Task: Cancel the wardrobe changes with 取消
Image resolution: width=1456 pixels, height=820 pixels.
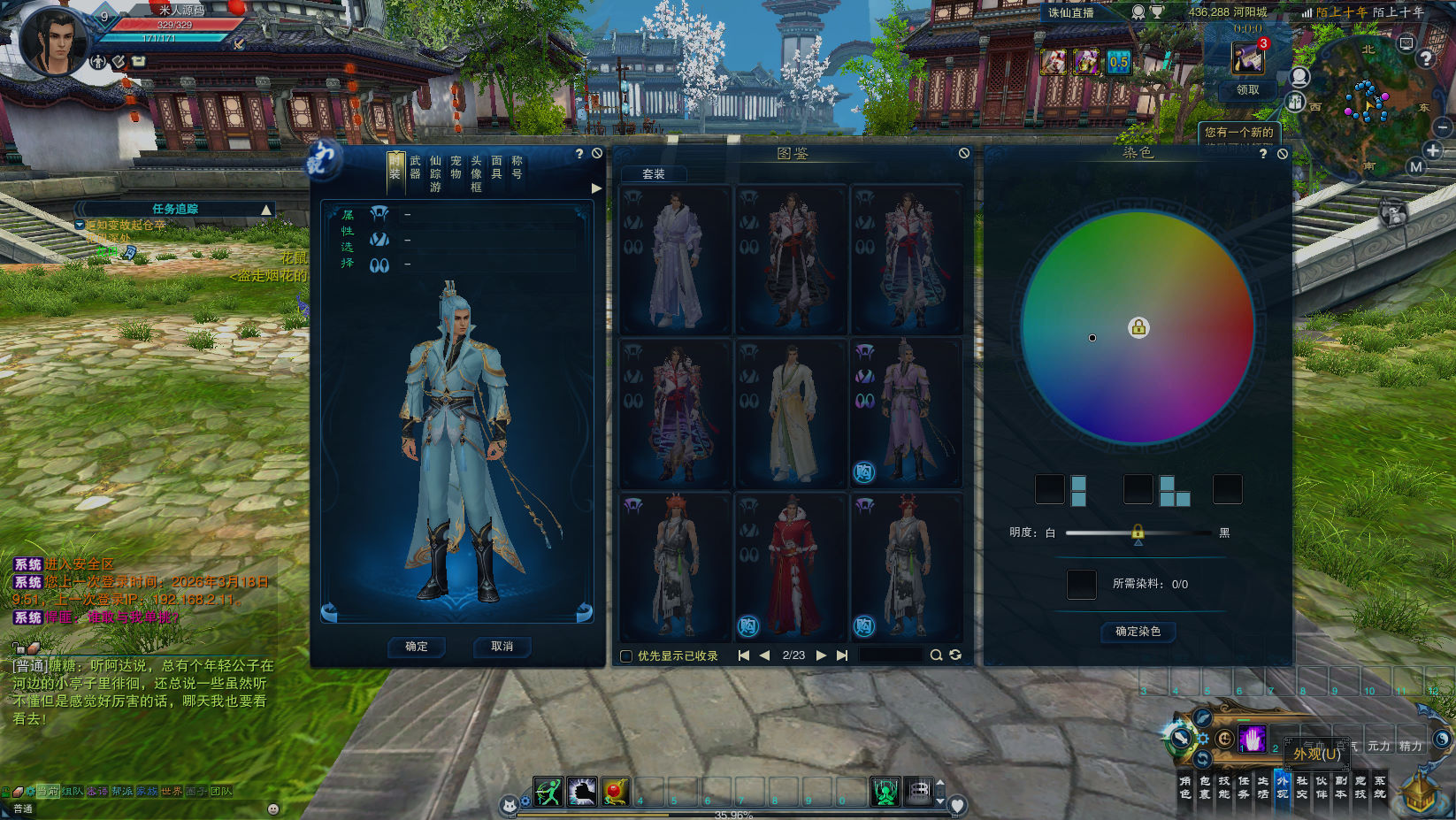Action: pos(502,647)
